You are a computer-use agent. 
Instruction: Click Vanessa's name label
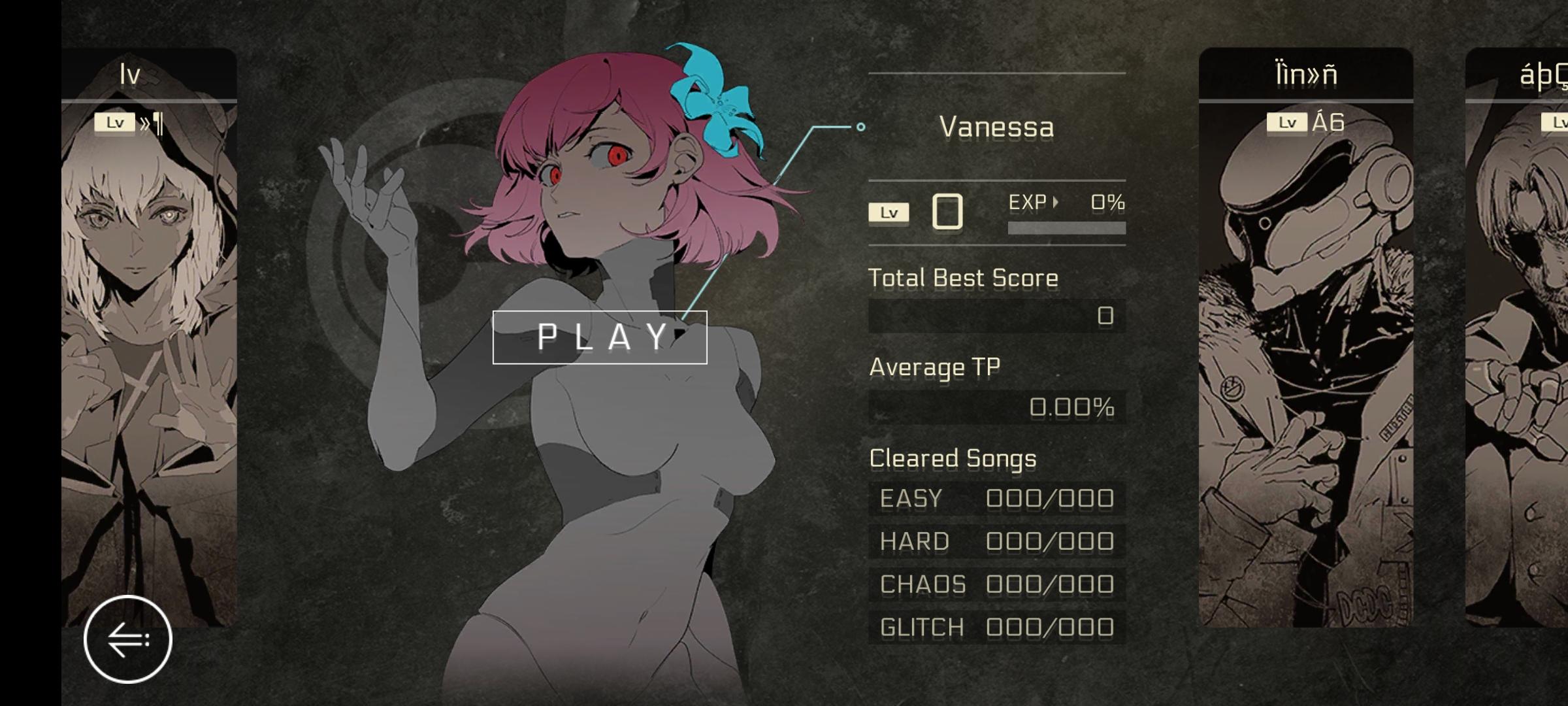(998, 127)
